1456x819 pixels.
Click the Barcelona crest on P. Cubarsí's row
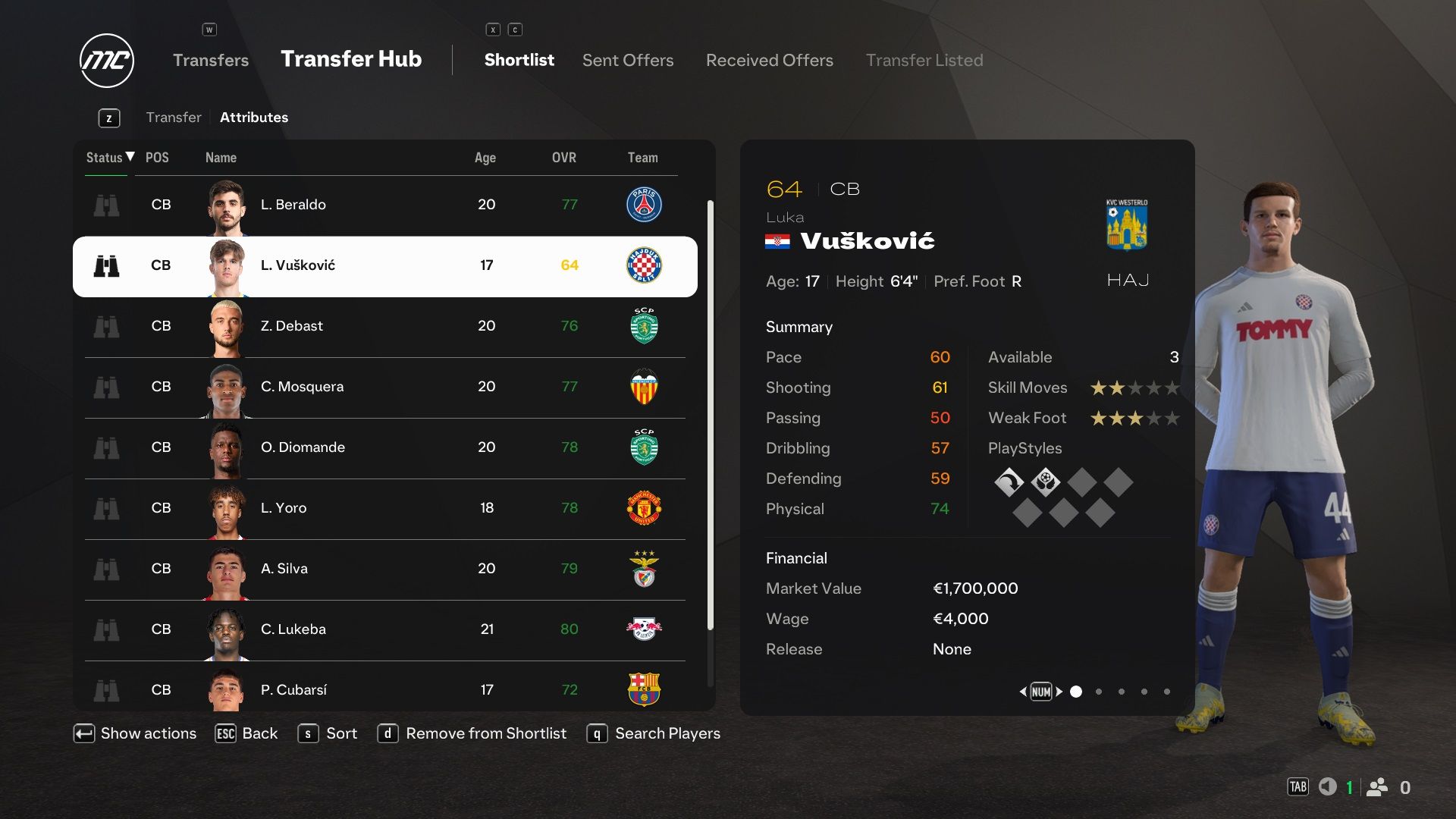click(644, 690)
